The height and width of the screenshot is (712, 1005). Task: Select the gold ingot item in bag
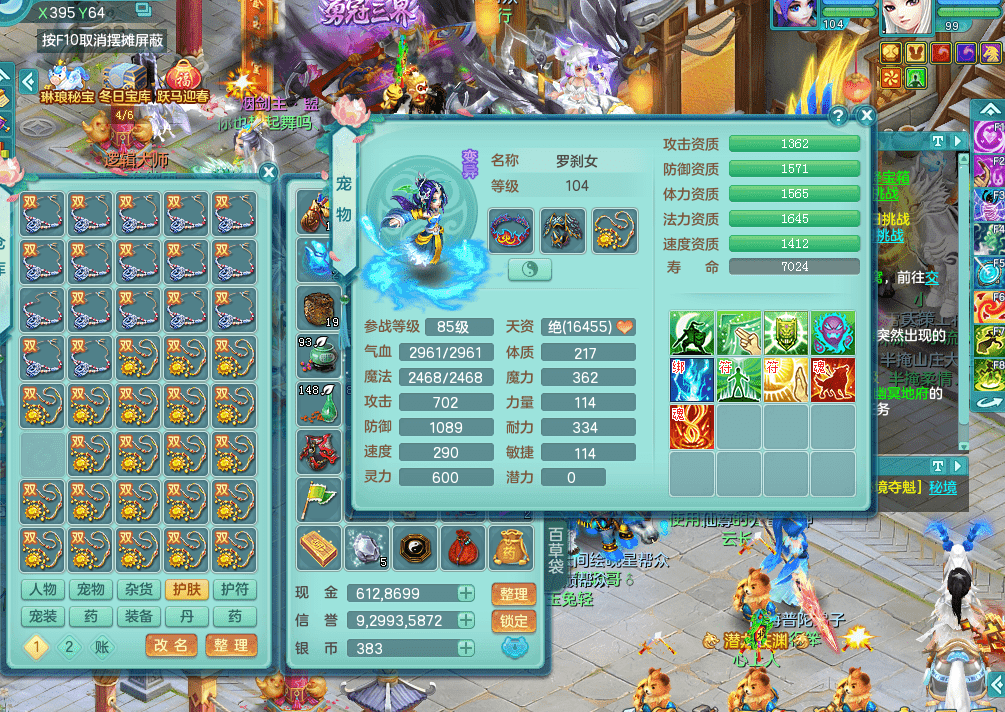pyautogui.click(x=319, y=546)
